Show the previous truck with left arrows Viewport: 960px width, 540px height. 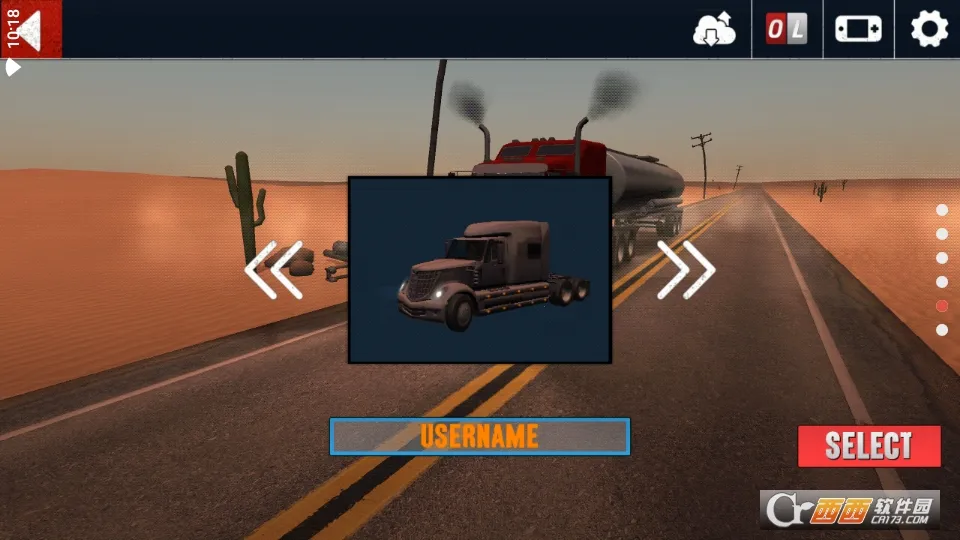point(273,270)
